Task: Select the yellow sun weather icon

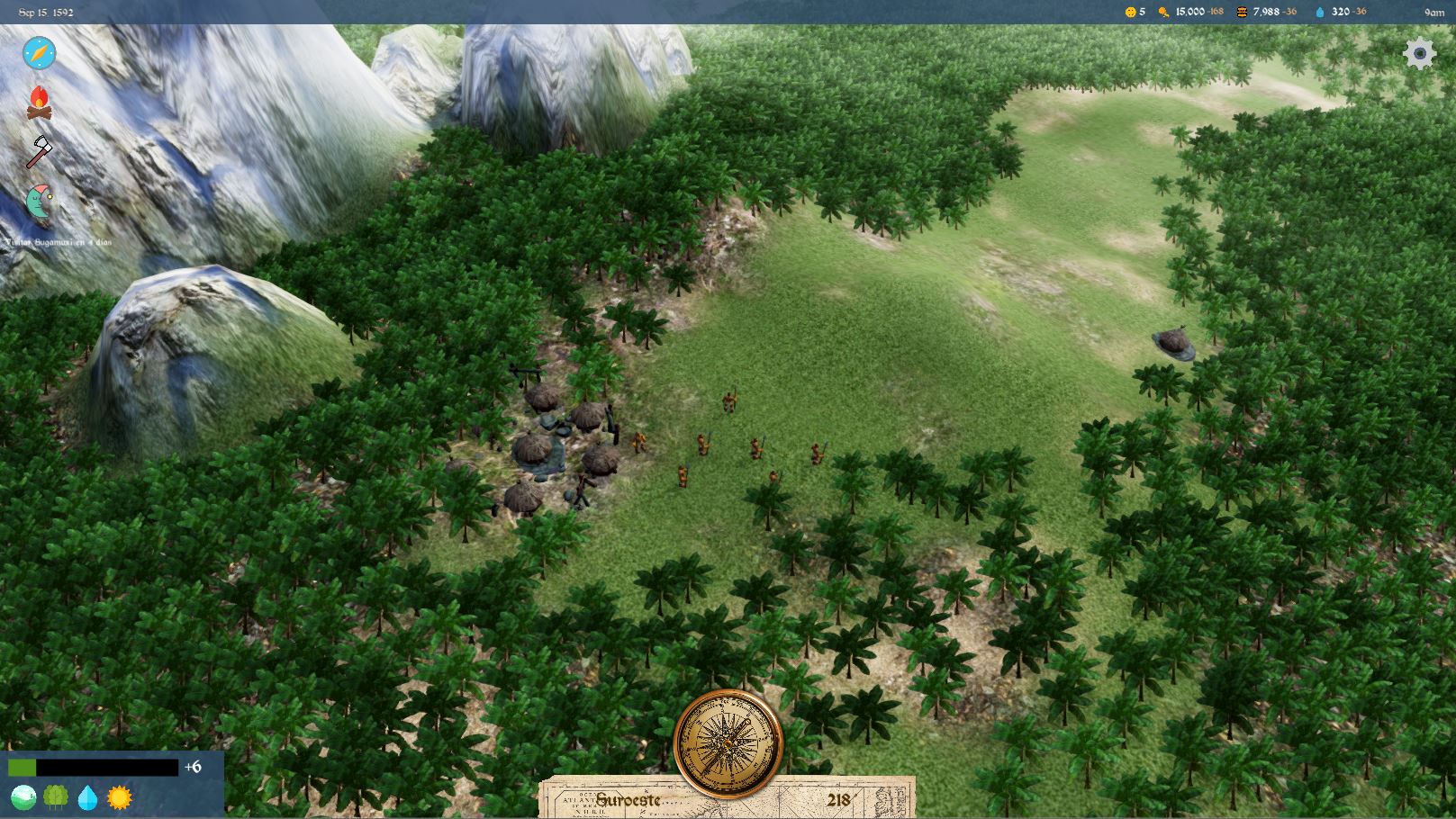Action: pyautogui.click(x=120, y=797)
